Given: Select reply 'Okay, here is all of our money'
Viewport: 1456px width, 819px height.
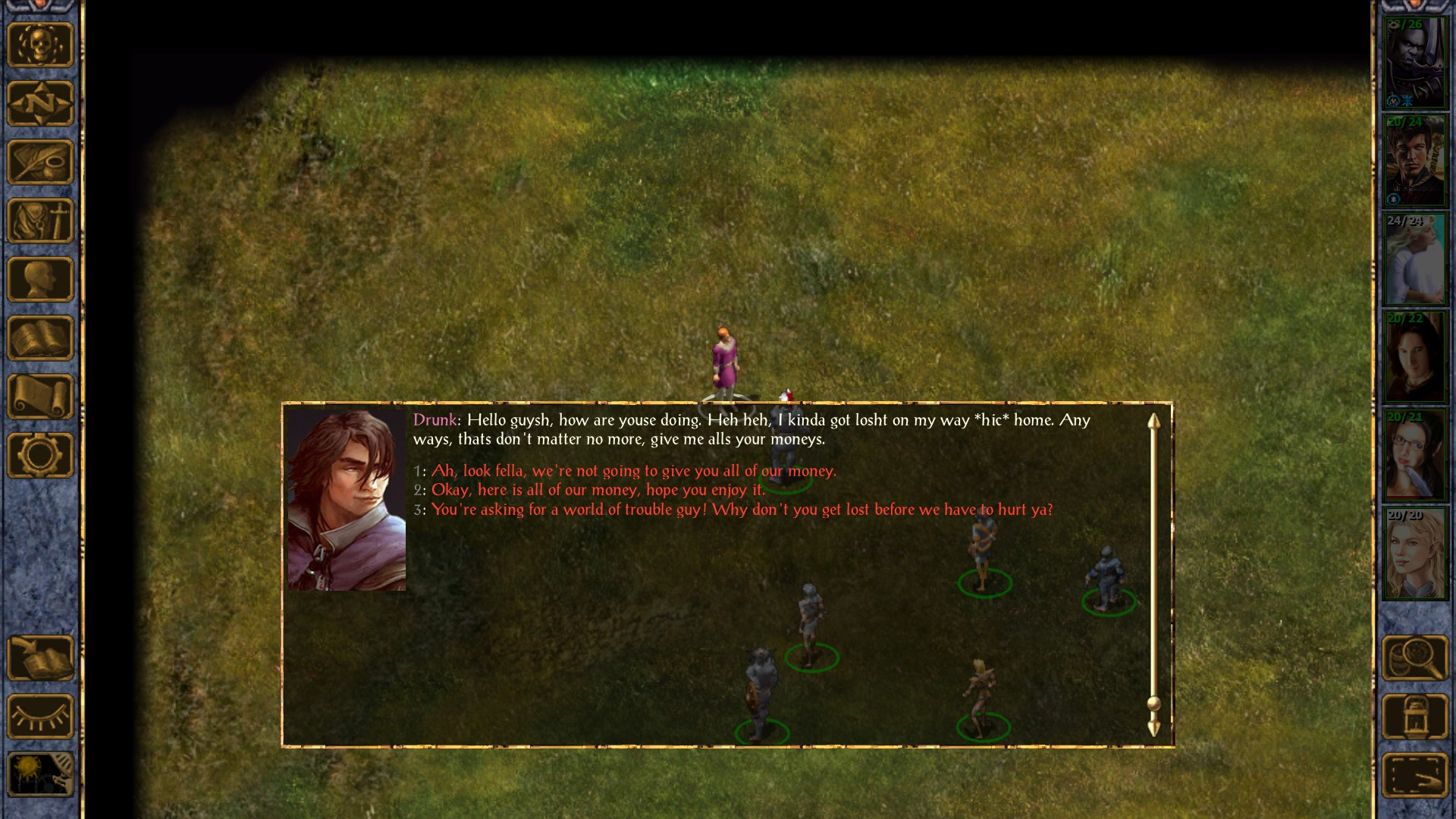Looking at the screenshot, I should (598, 490).
